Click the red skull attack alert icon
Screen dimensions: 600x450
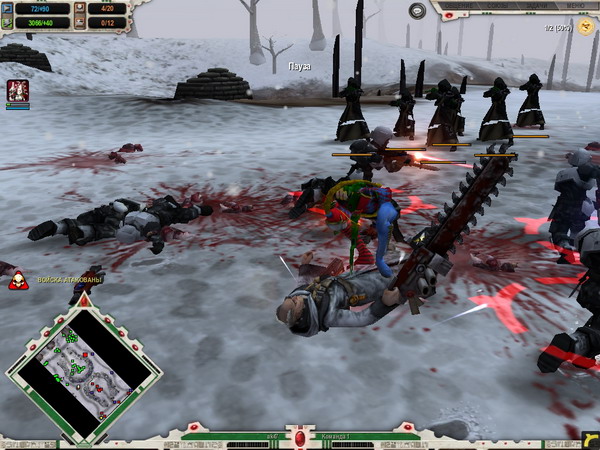click(x=17, y=280)
